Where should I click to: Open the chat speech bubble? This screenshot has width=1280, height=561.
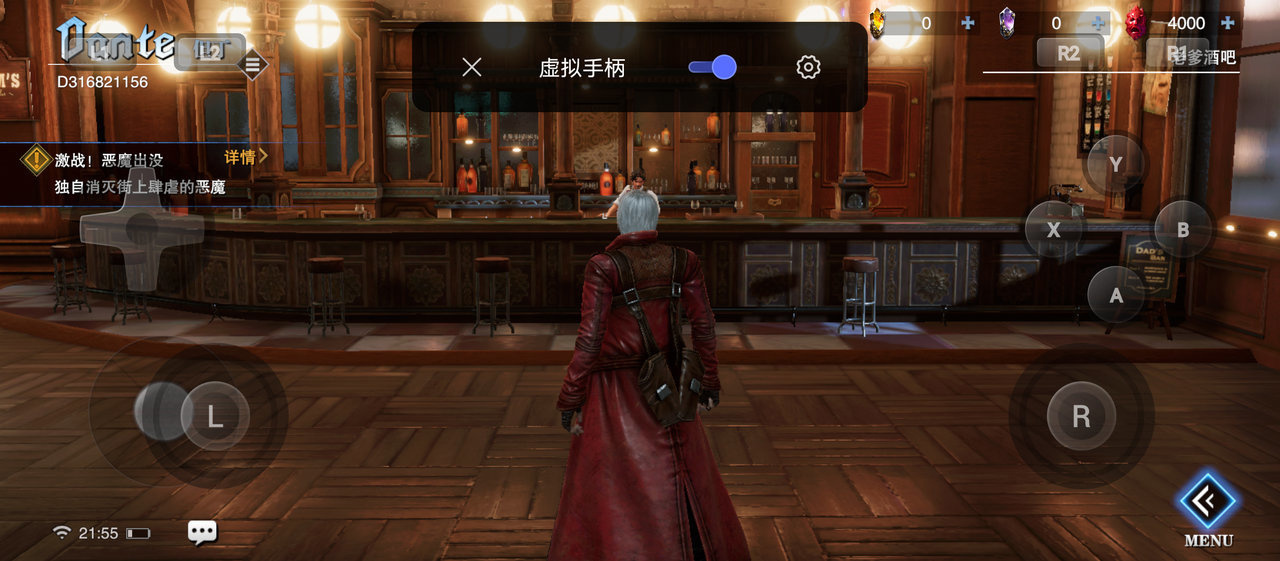202,532
